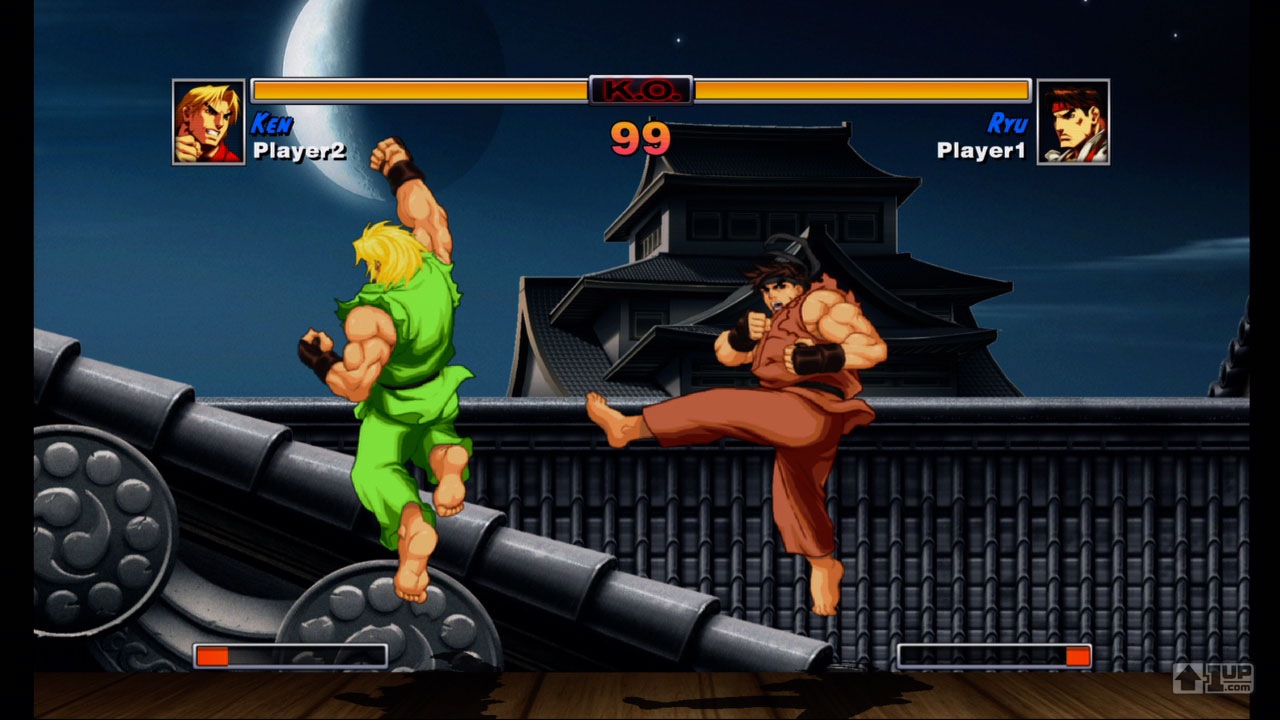
Task: Click Ryu's character portrait icon
Action: point(1075,122)
